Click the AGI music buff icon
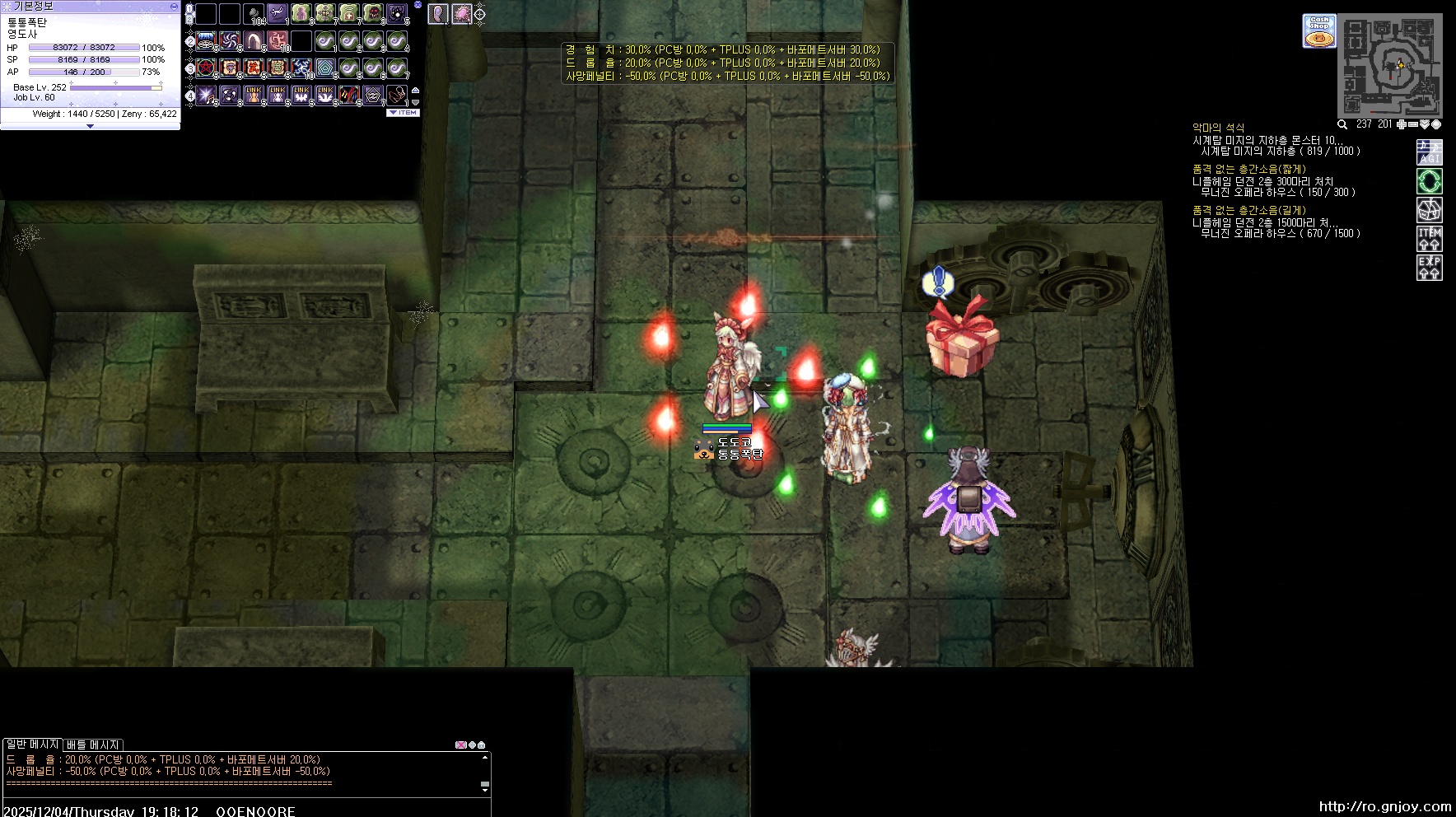The width and height of the screenshot is (1456, 817). point(1429,152)
